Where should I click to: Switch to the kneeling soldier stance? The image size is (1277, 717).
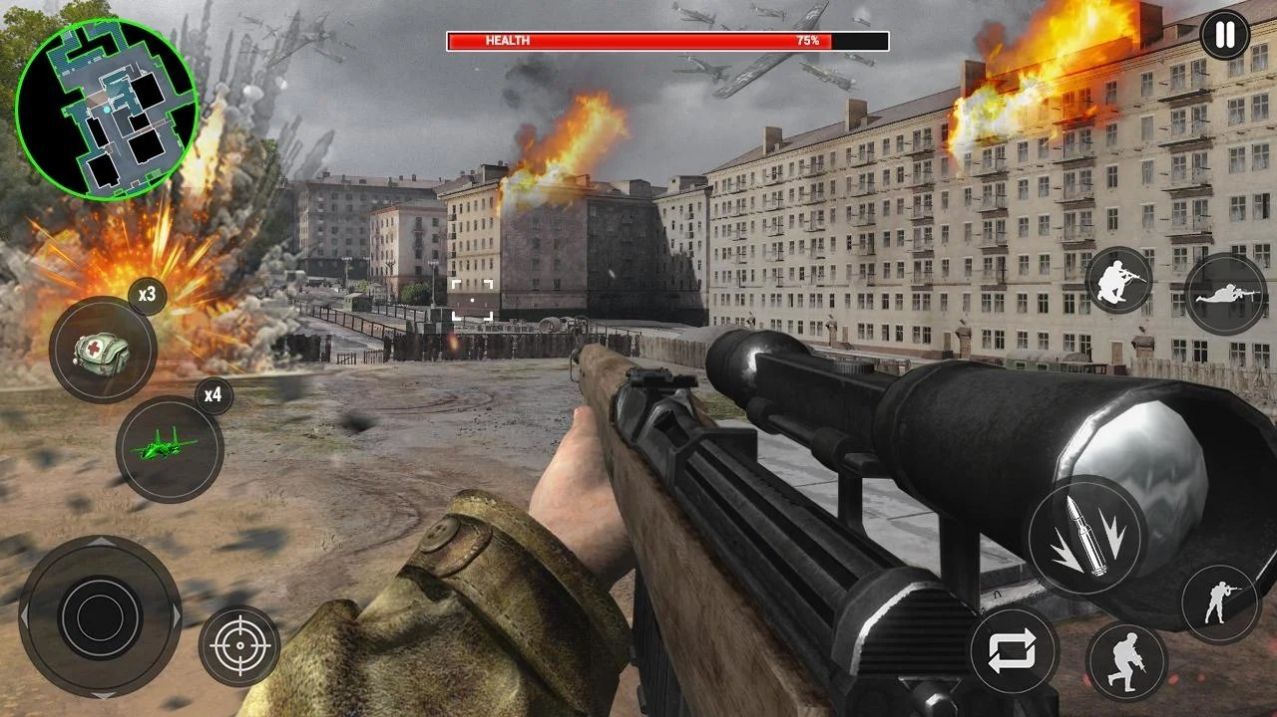click(x=1119, y=280)
